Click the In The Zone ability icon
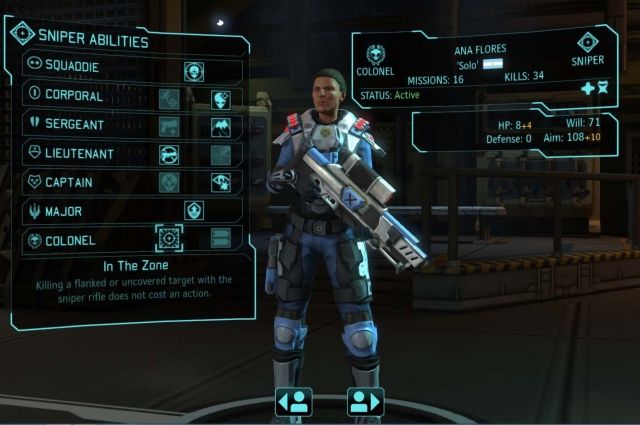Image resolution: width=640 pixels, height=425 pixels. tap(169, 239)
